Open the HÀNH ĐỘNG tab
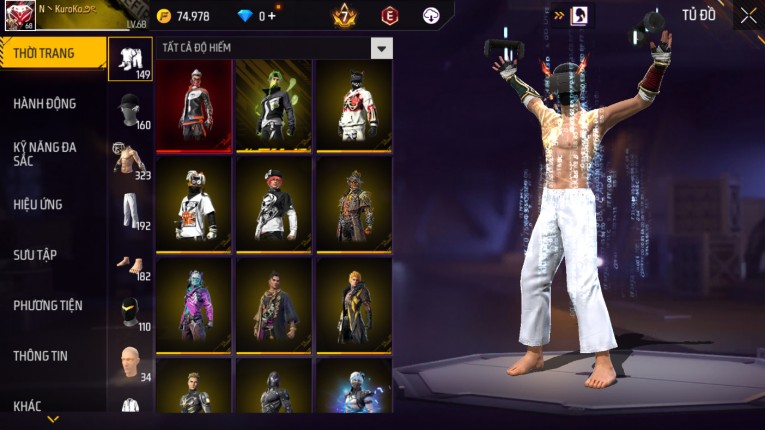Viewport: 765px width, 430px height. tap(45, 103)
